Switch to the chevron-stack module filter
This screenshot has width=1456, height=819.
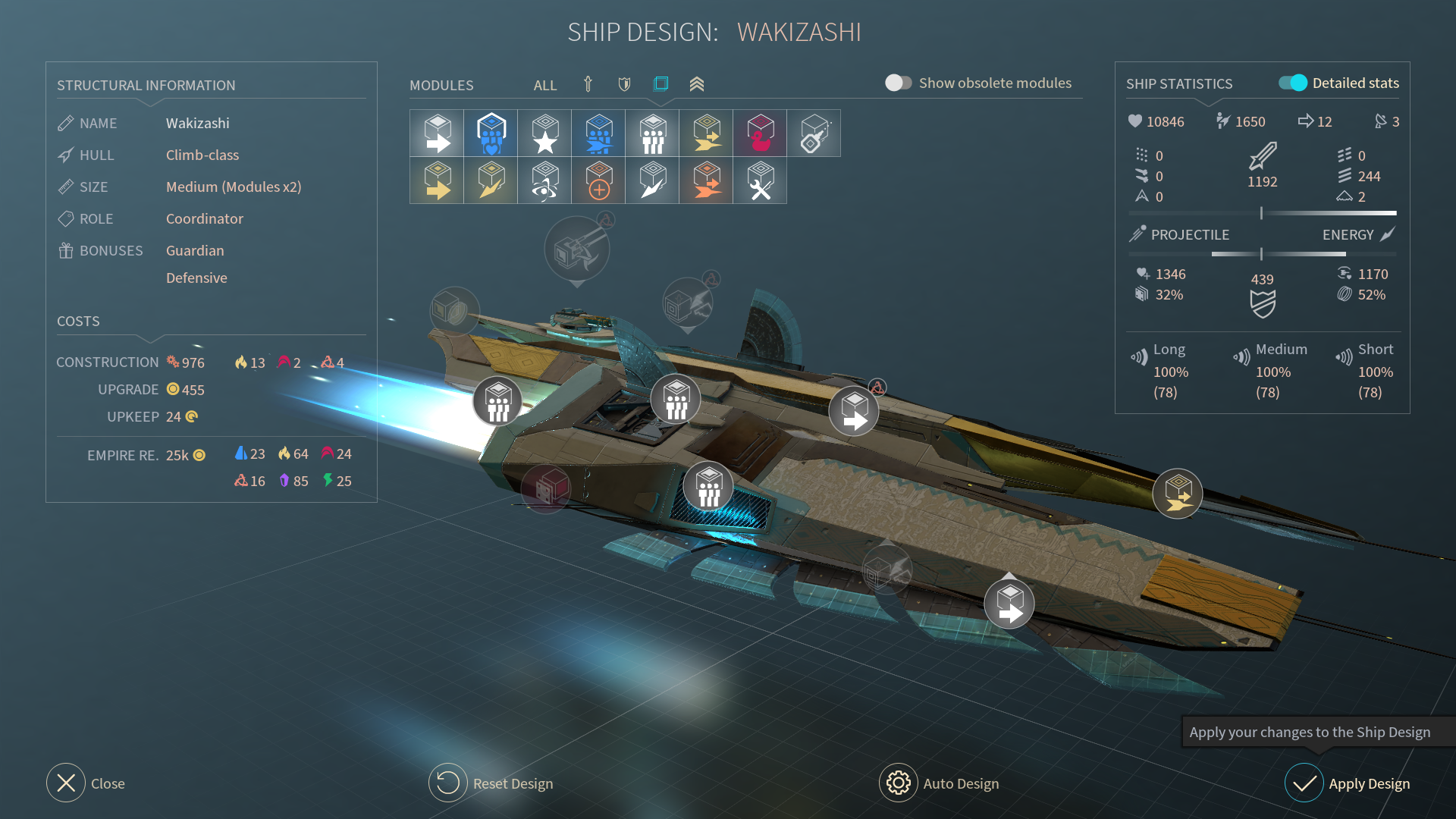coord(697,84)
